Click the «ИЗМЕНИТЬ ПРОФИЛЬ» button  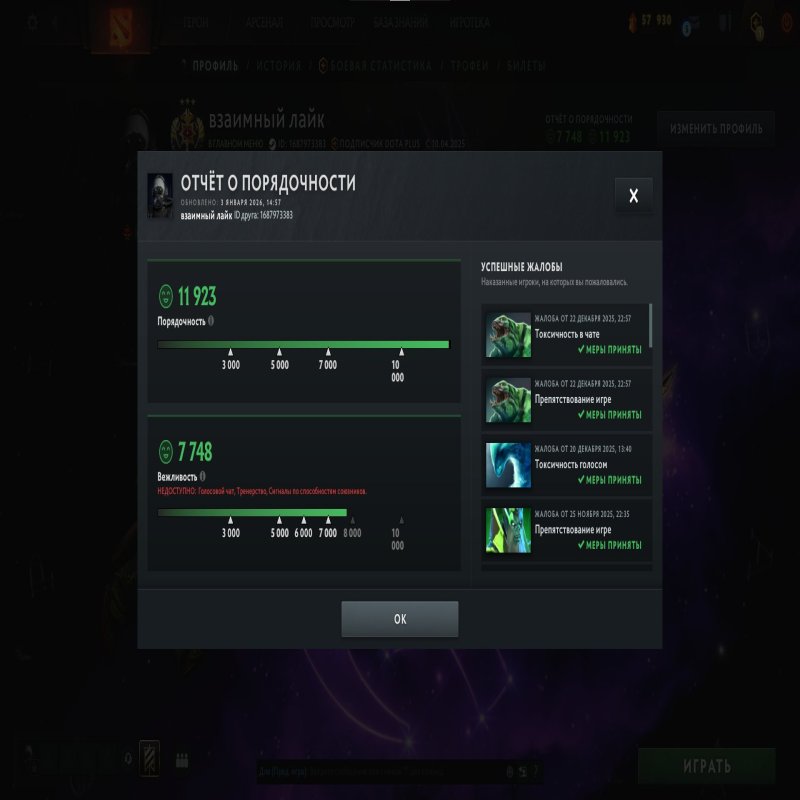(716, 129)
